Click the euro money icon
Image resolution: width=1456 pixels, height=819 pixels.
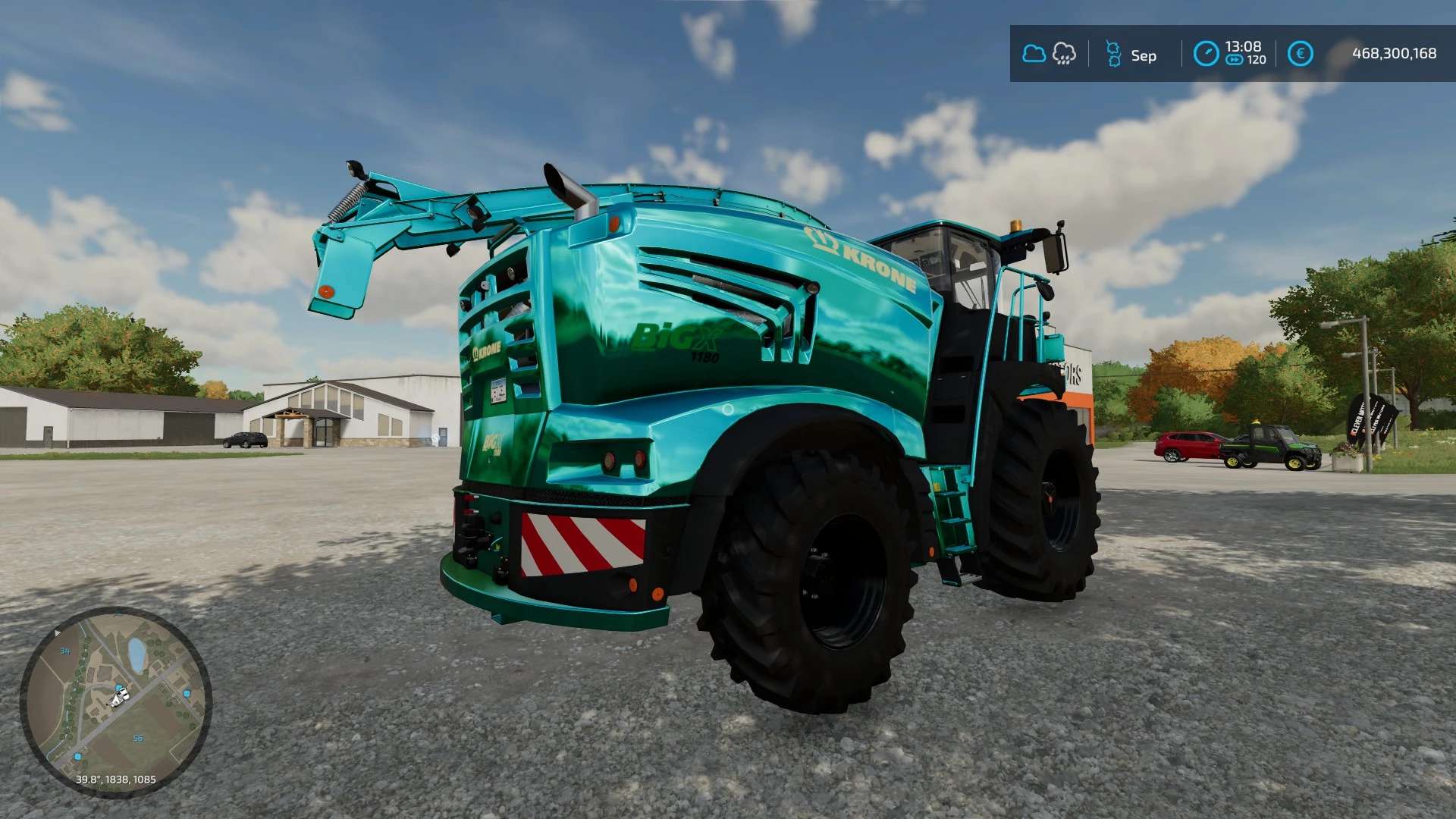(x=1300, y=54)
